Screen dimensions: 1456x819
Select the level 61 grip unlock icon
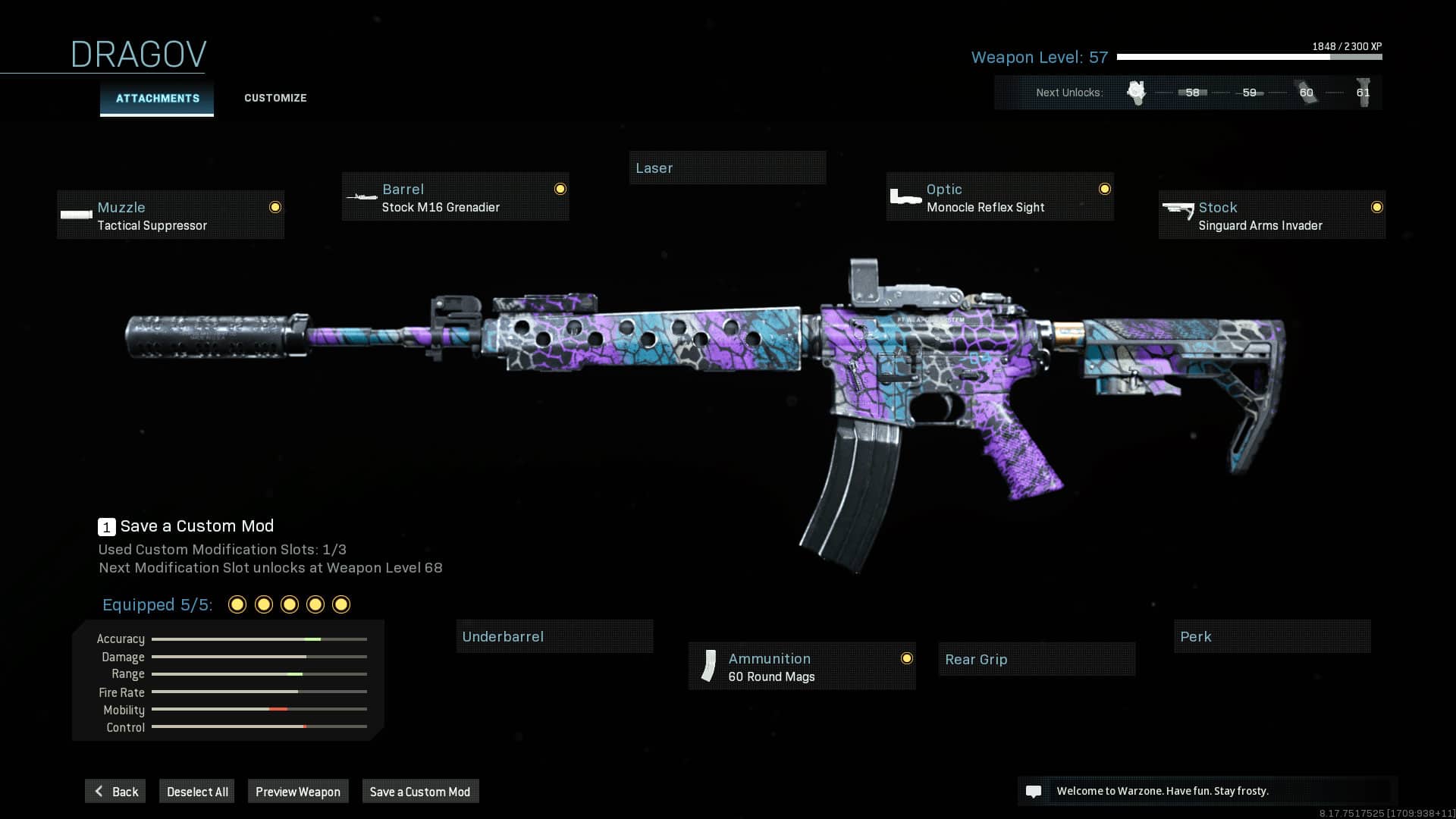(1363, 91)
